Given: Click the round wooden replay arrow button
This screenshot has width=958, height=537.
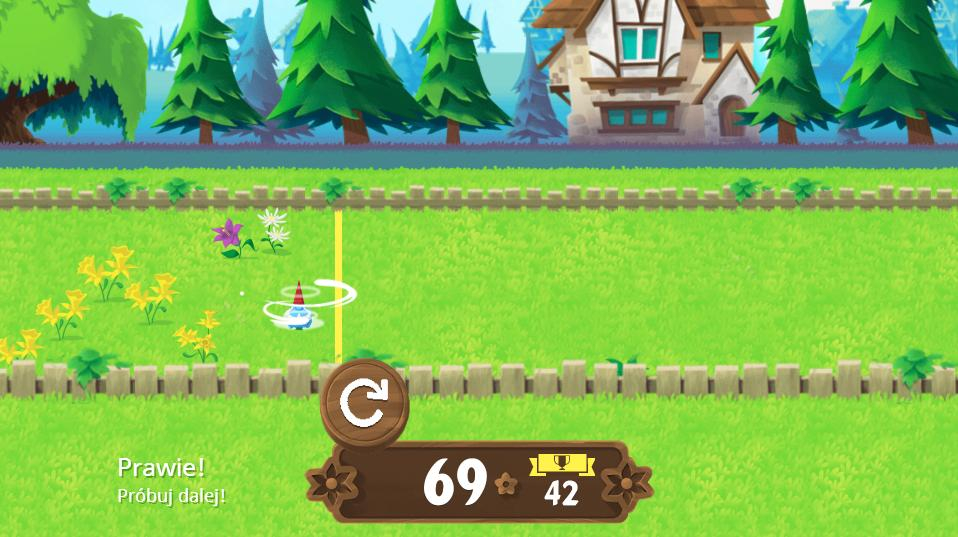Looking at the screenshot, I should [363, 403].
